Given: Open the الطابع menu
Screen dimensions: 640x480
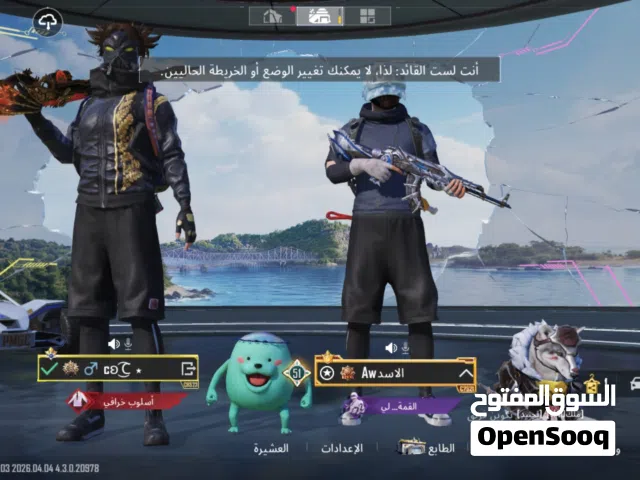Looking at the screenshot, I should 428,449.
